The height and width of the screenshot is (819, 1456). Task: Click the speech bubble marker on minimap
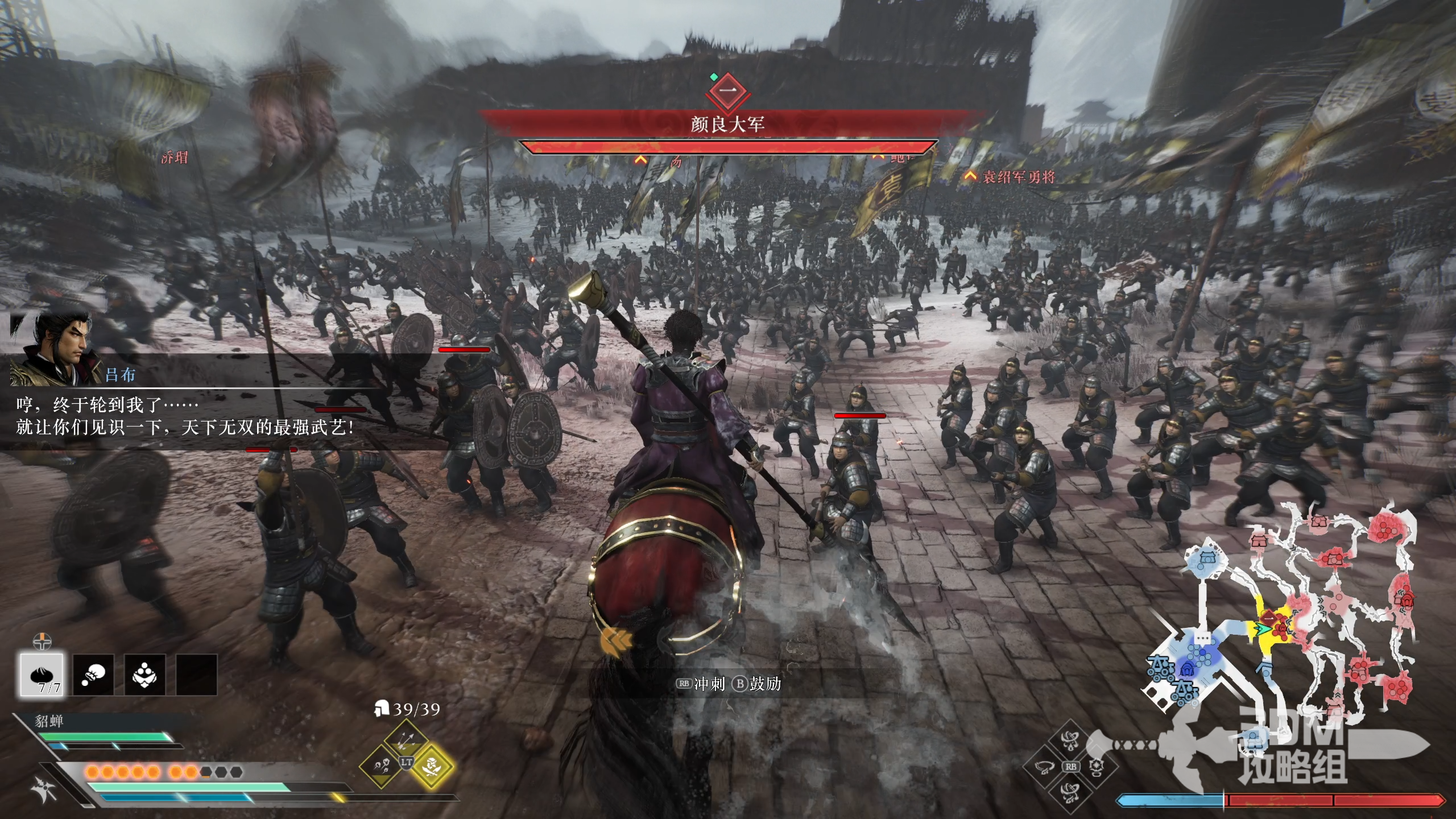coord(1201,638)
